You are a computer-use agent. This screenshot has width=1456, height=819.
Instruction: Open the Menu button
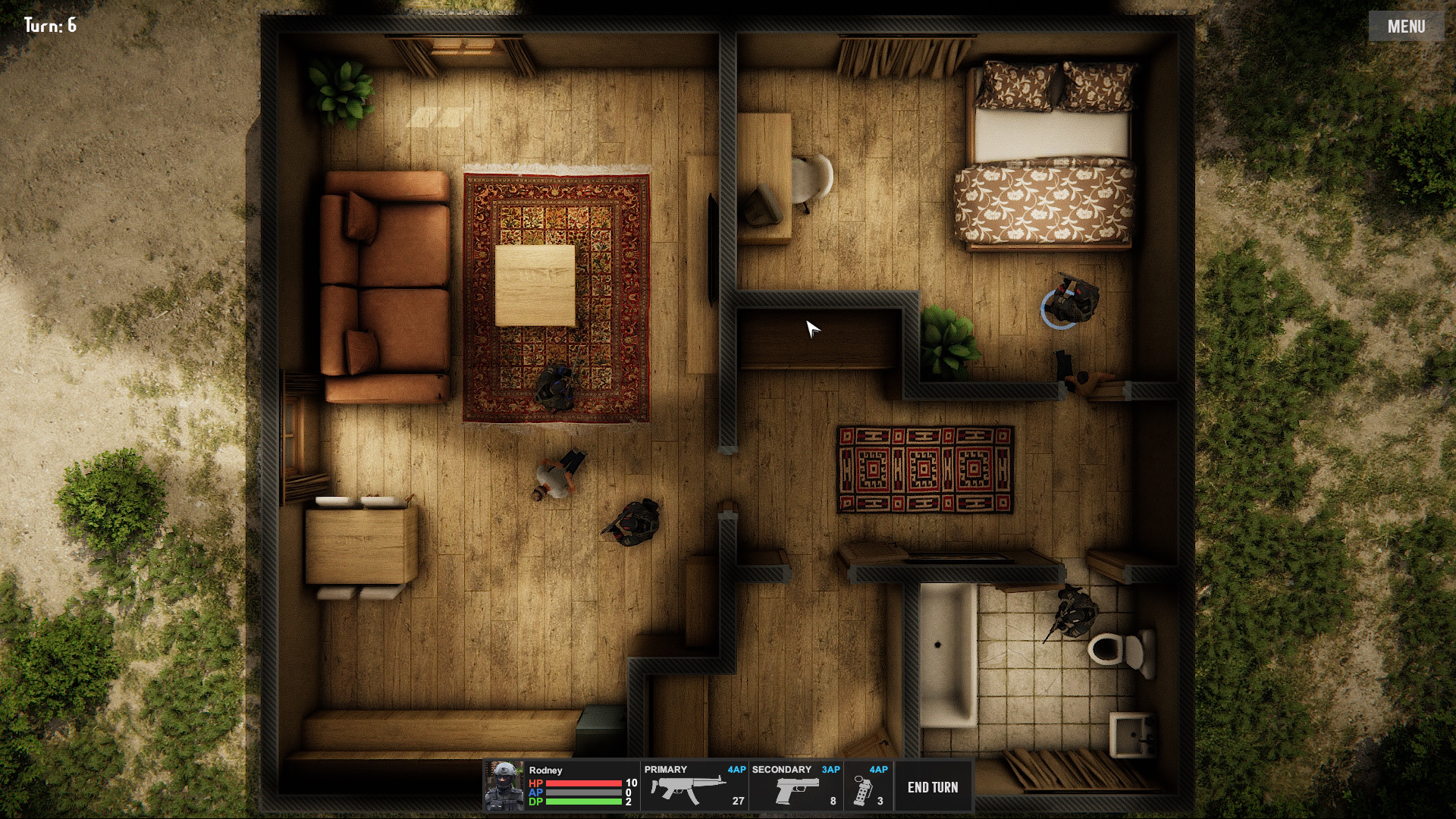1406,27
